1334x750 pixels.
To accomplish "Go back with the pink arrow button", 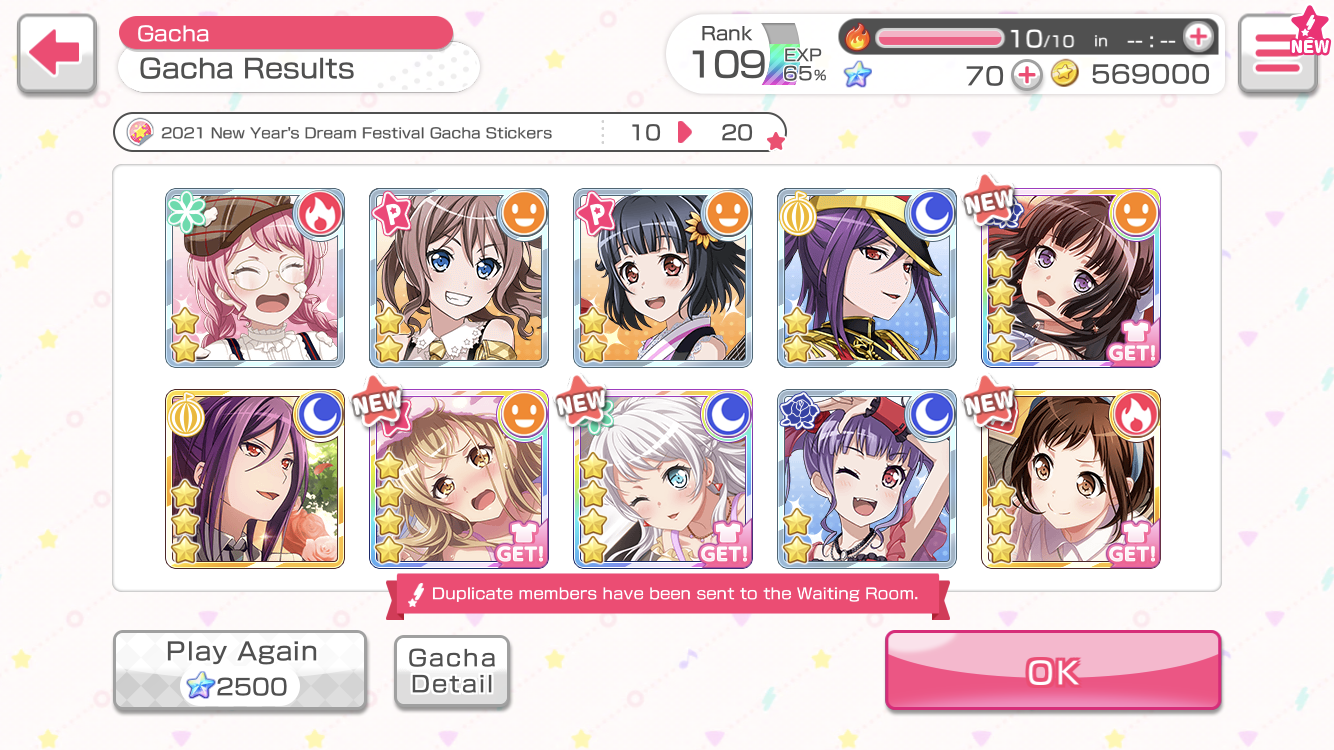I will [x=57, y=55].
